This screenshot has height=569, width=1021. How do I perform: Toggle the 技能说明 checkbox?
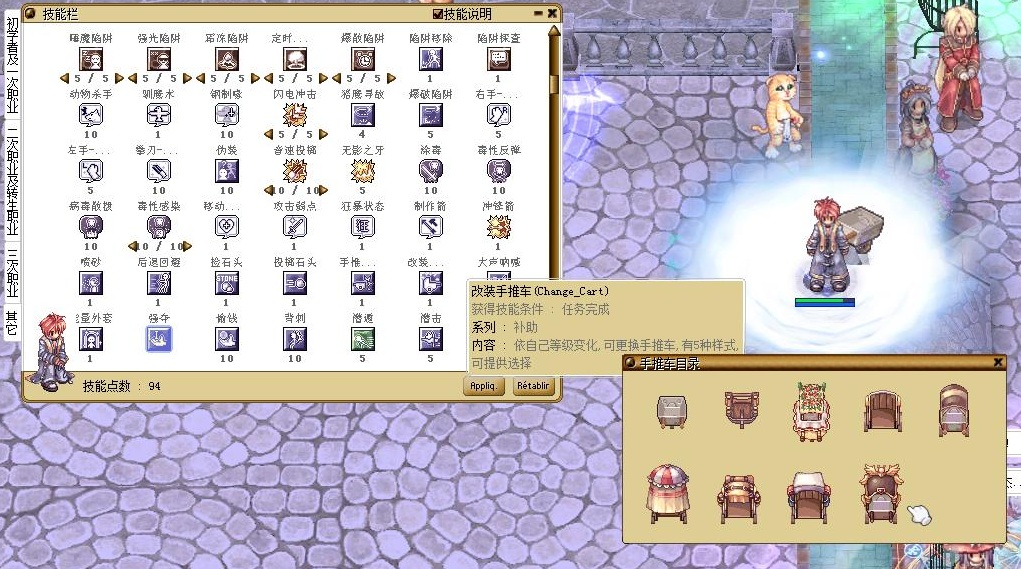438,14
